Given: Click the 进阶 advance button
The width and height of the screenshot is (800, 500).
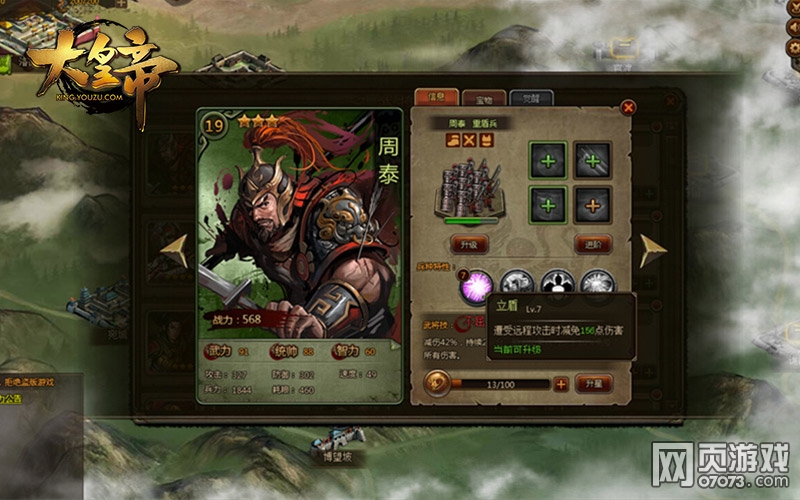Looking at the screenshot, I should [593, 244].
